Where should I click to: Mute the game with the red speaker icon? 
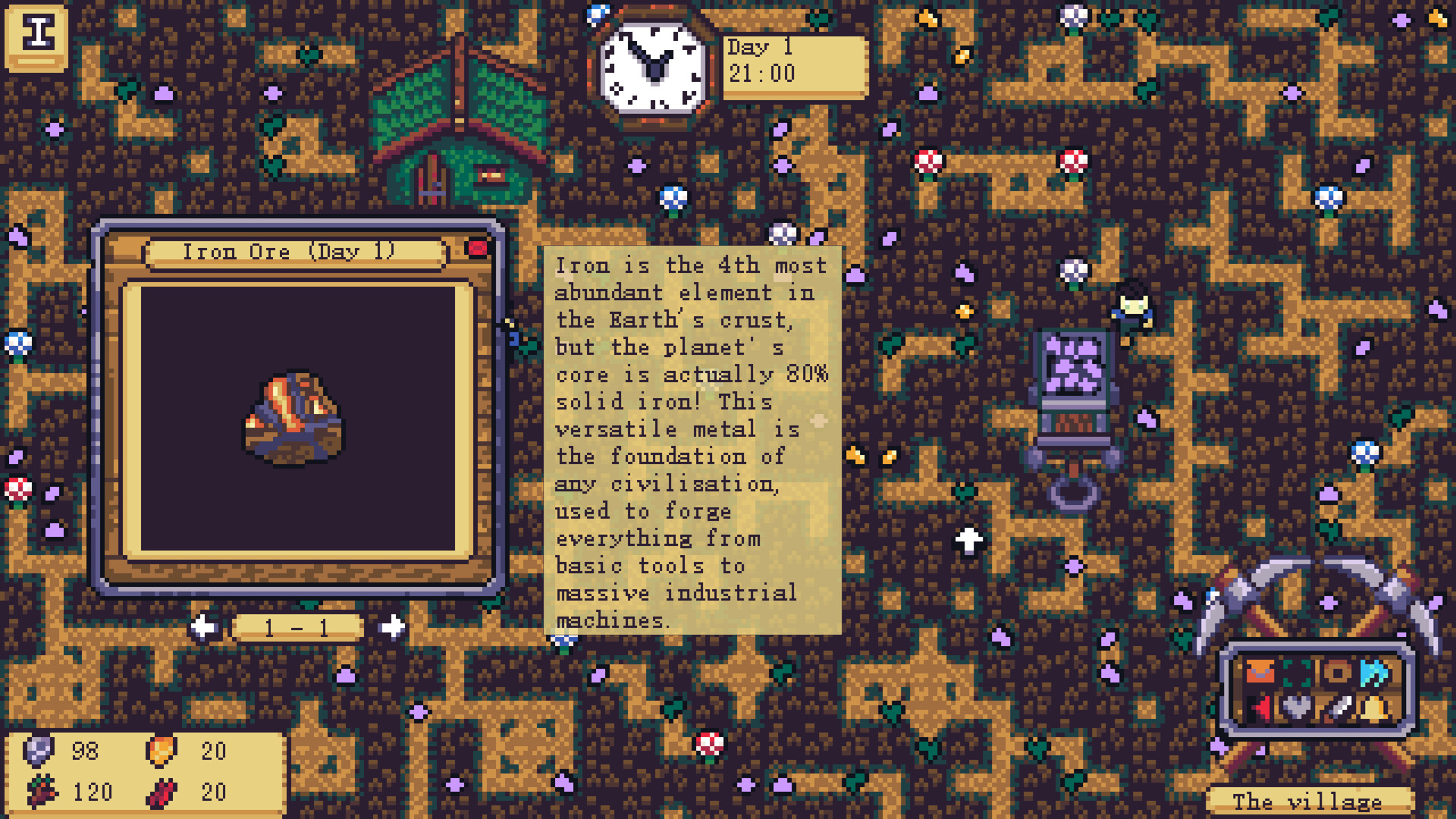pos(1260,707)
